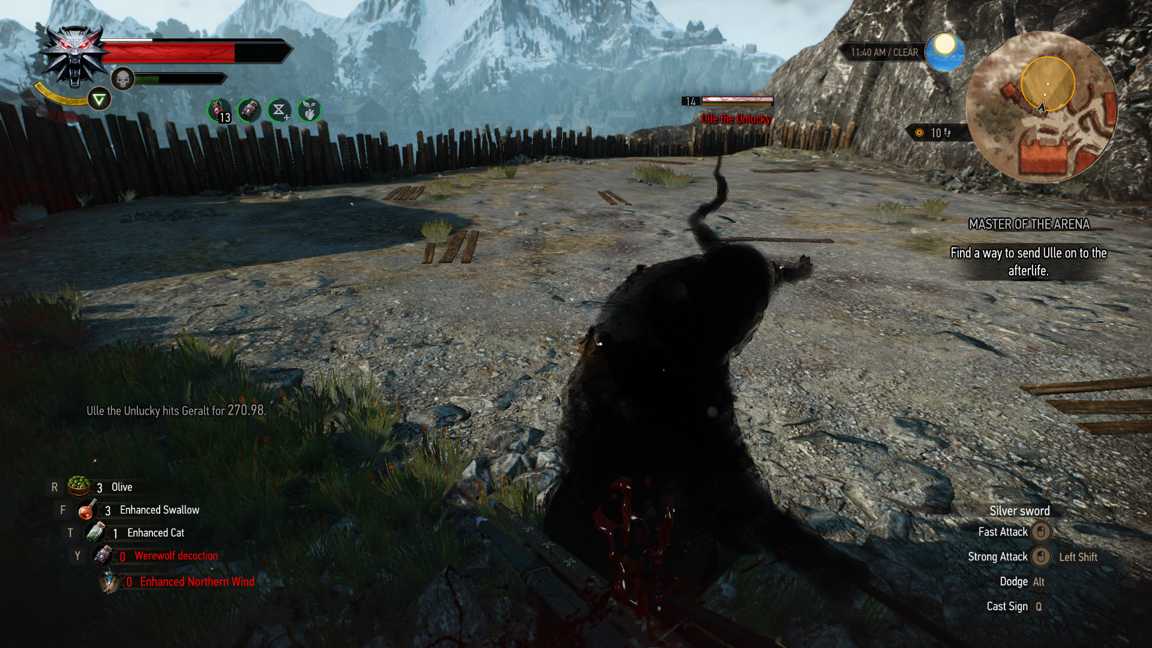This screenshot has width=1152, height=648.
Task: Select the Enhanced Cat potion slot
Action: pyautogui.click(x=96, y=533)
